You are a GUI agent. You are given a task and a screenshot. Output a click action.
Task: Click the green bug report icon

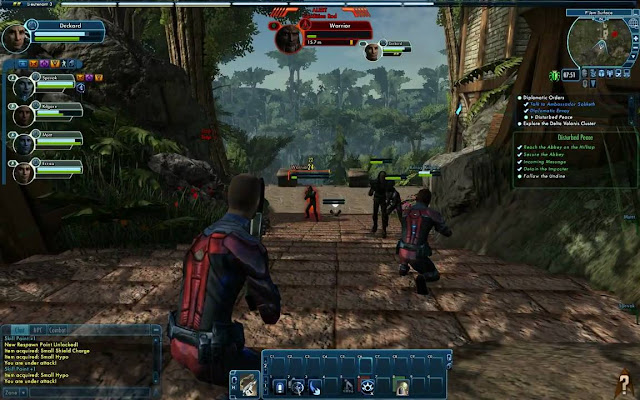tap(553, 75)
